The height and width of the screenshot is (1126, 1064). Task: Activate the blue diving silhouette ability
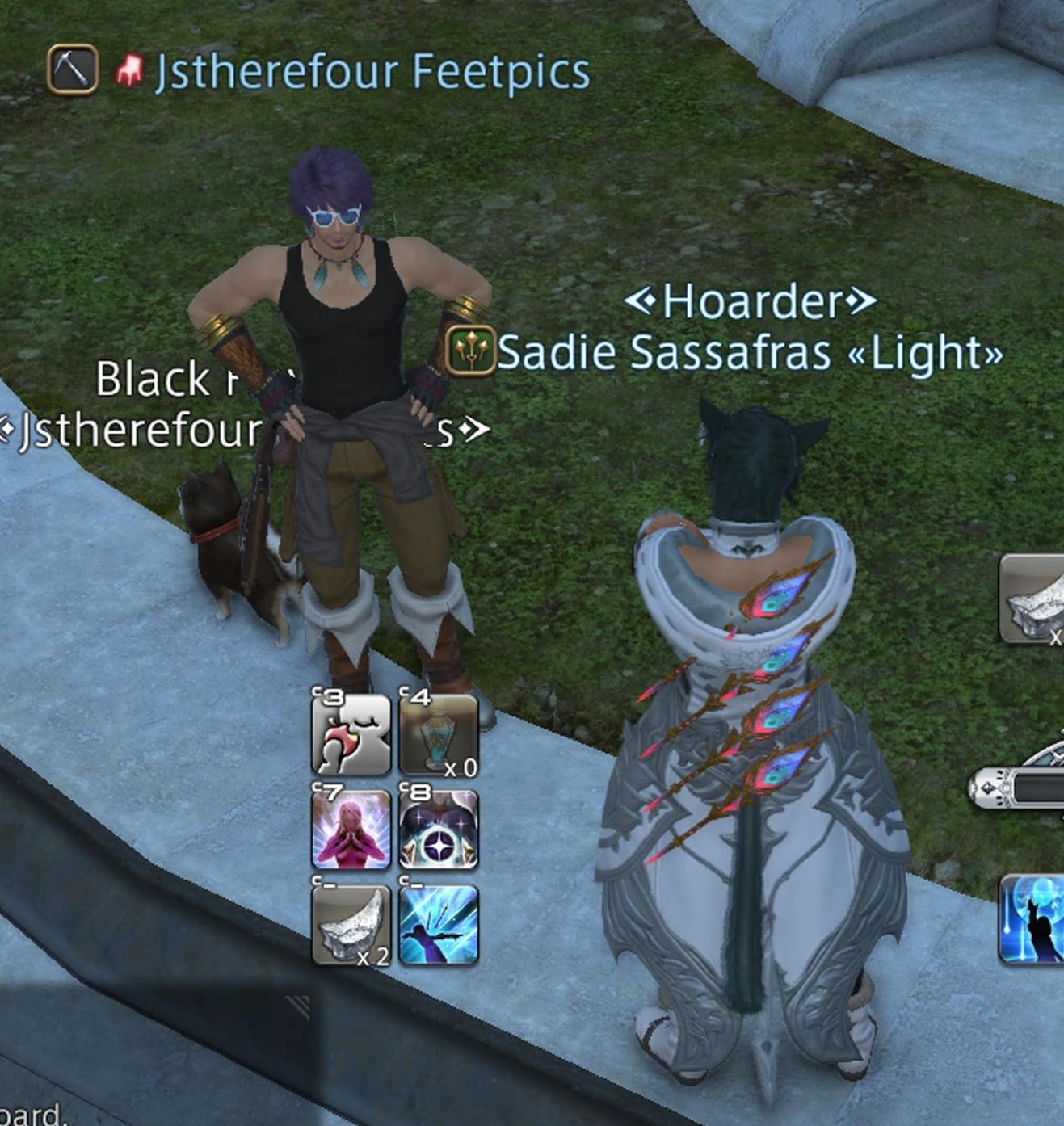click(x=439, y=924)
